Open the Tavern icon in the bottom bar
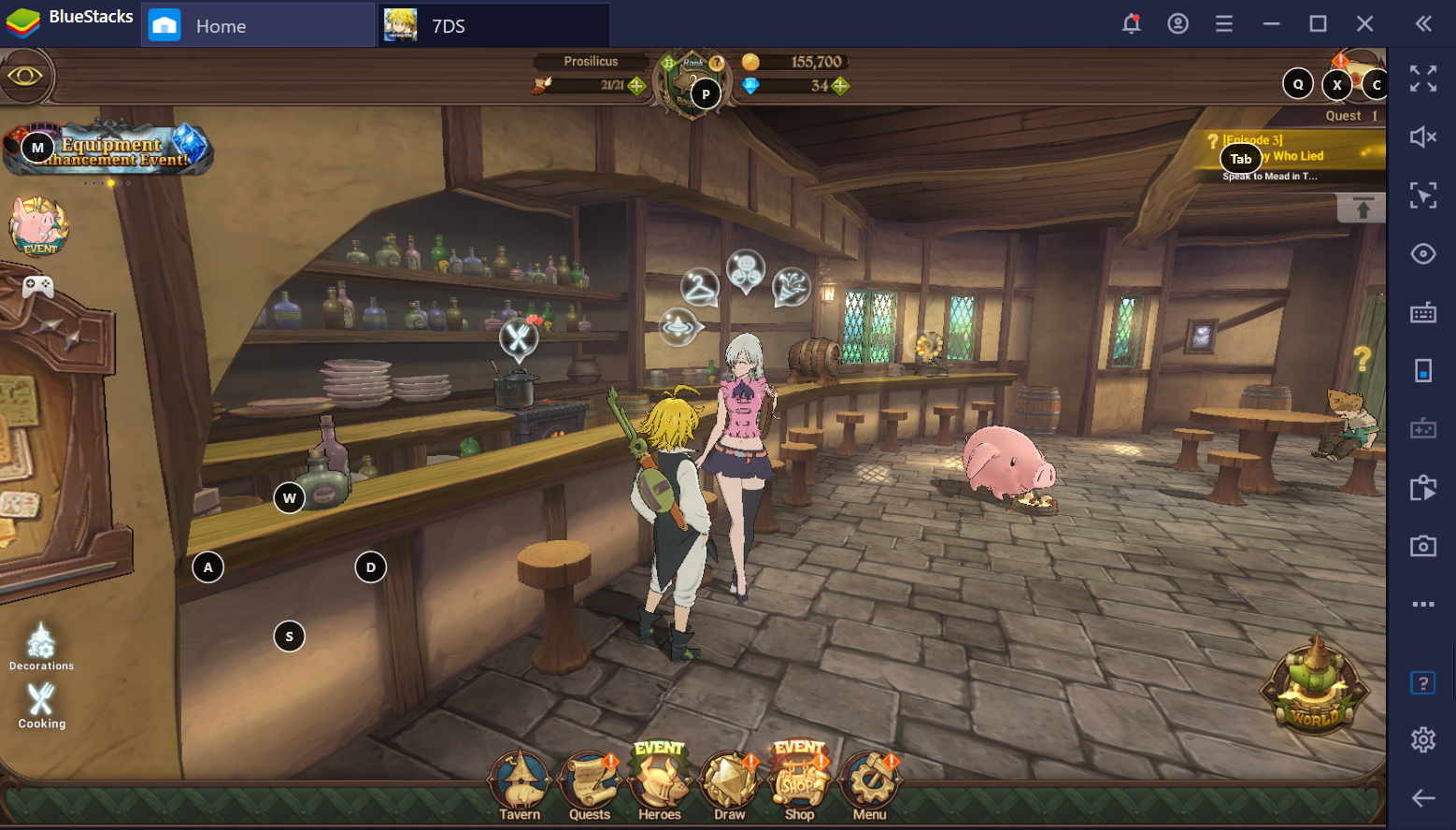Screen dimensions: 1456x830 click(520, 785)
